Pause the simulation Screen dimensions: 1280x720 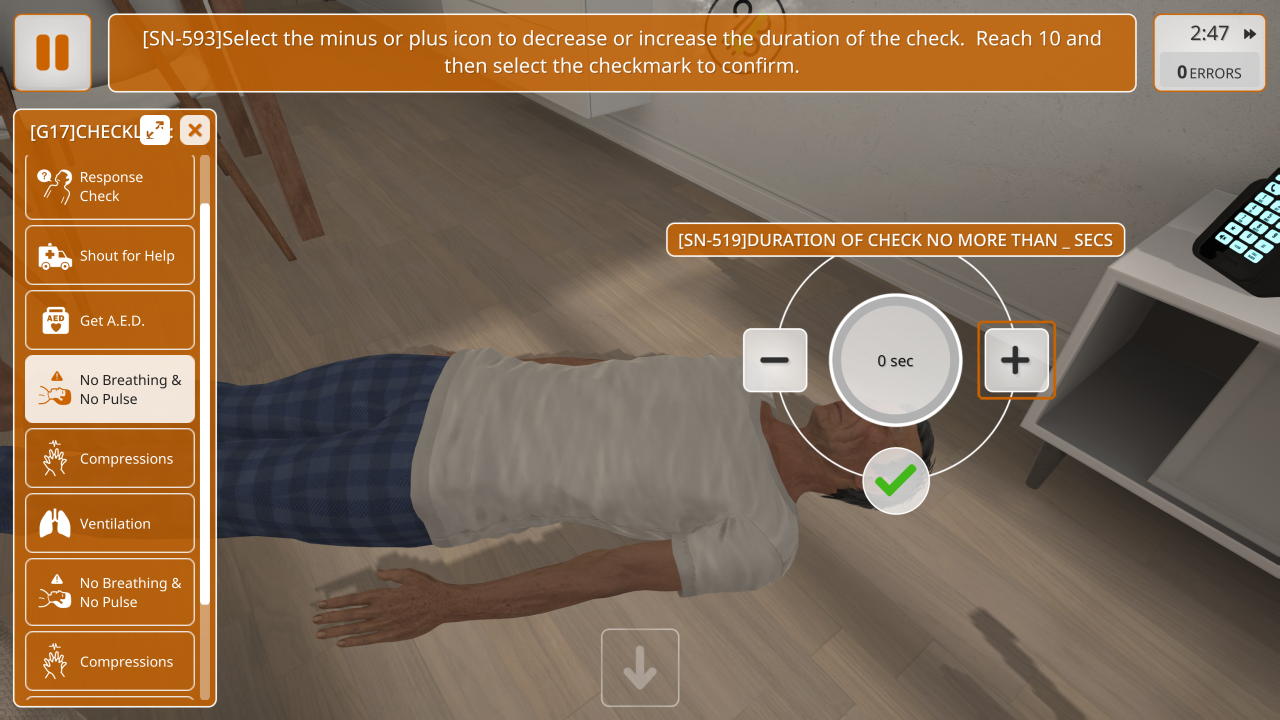point(53,53)
